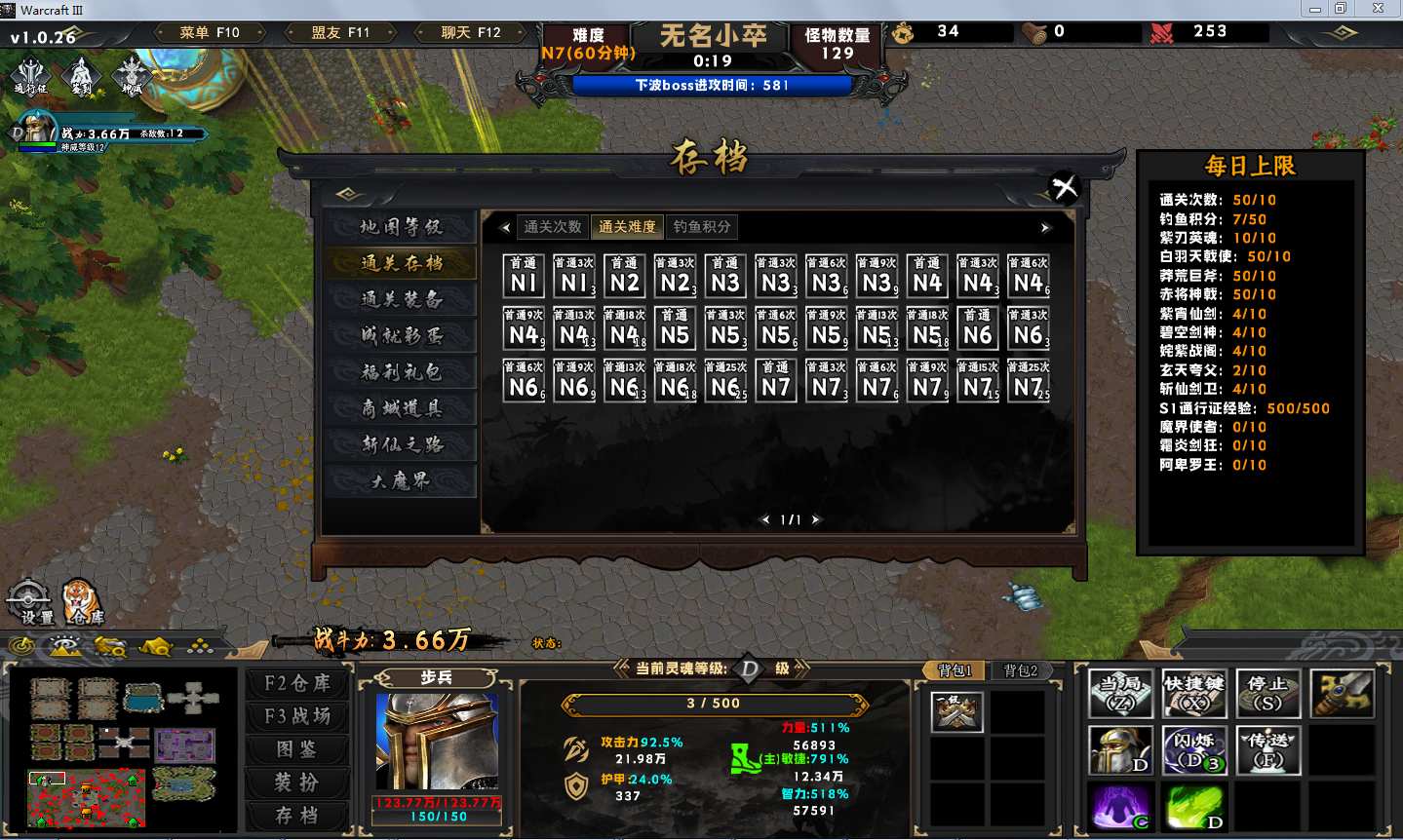The image size is (1403, 840).
Task: Open the 菜单 F10 menu
Action: coord(210,32)
